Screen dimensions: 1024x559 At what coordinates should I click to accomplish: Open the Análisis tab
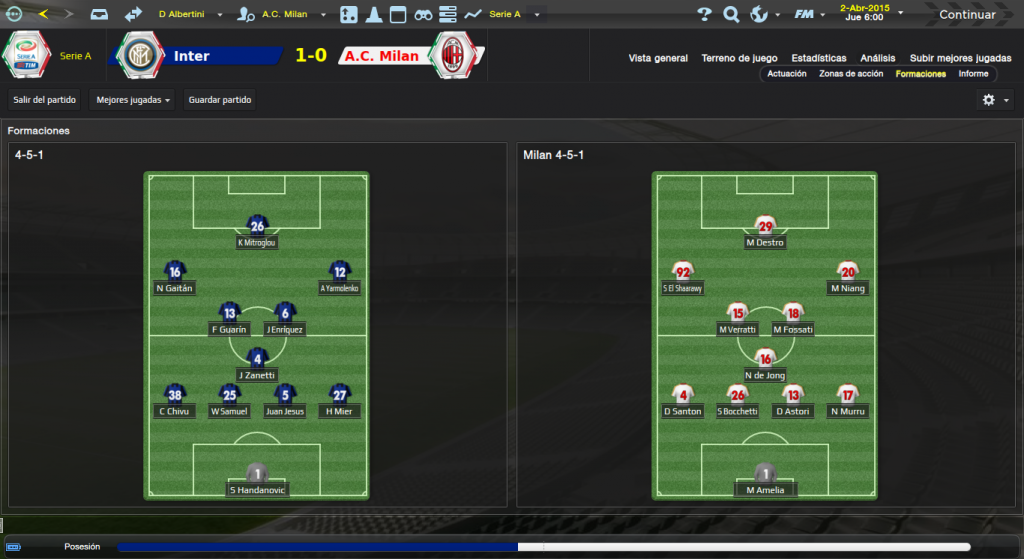tap(878, 58)
